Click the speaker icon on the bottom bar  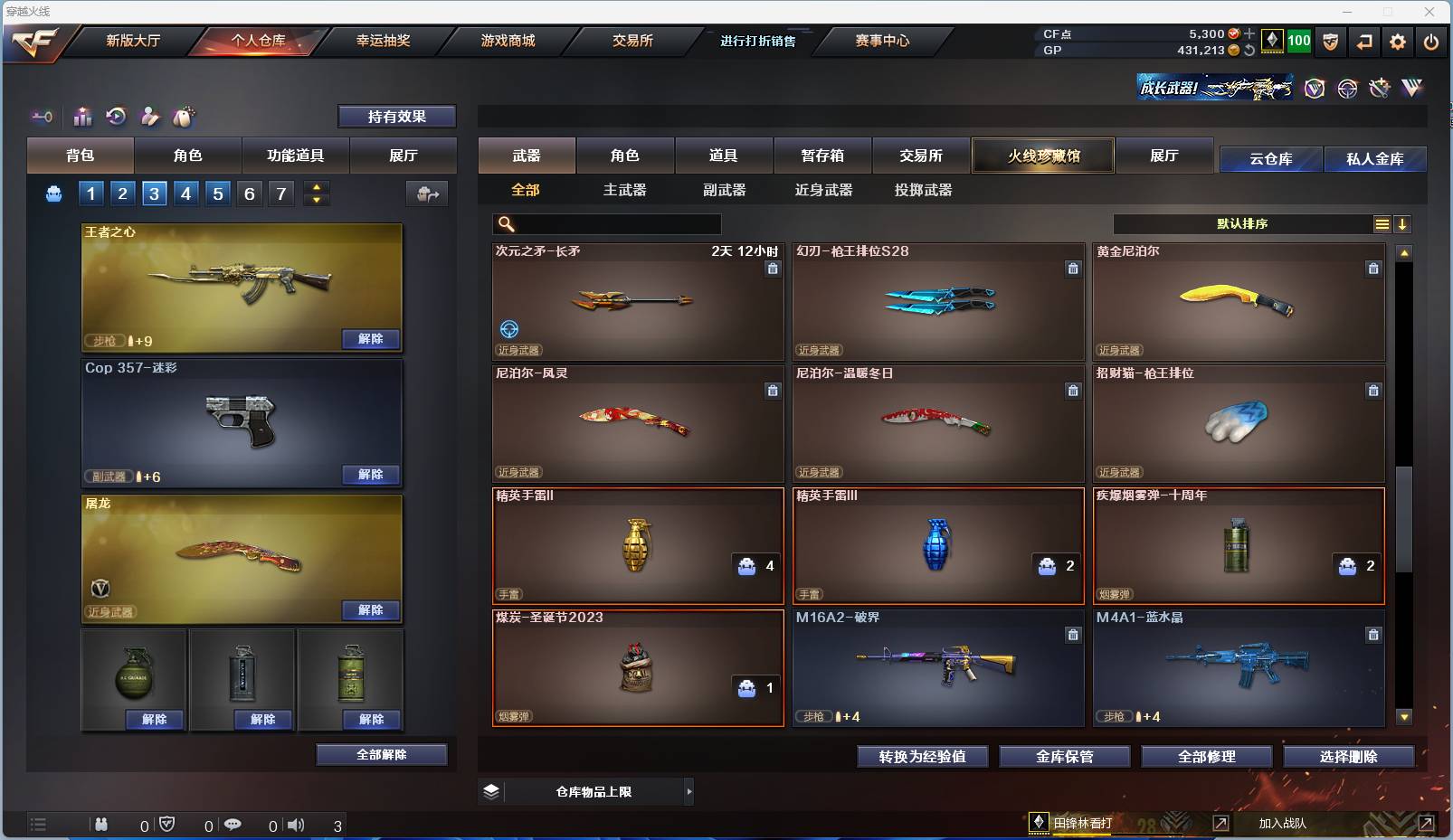click(x=296, y=824)
